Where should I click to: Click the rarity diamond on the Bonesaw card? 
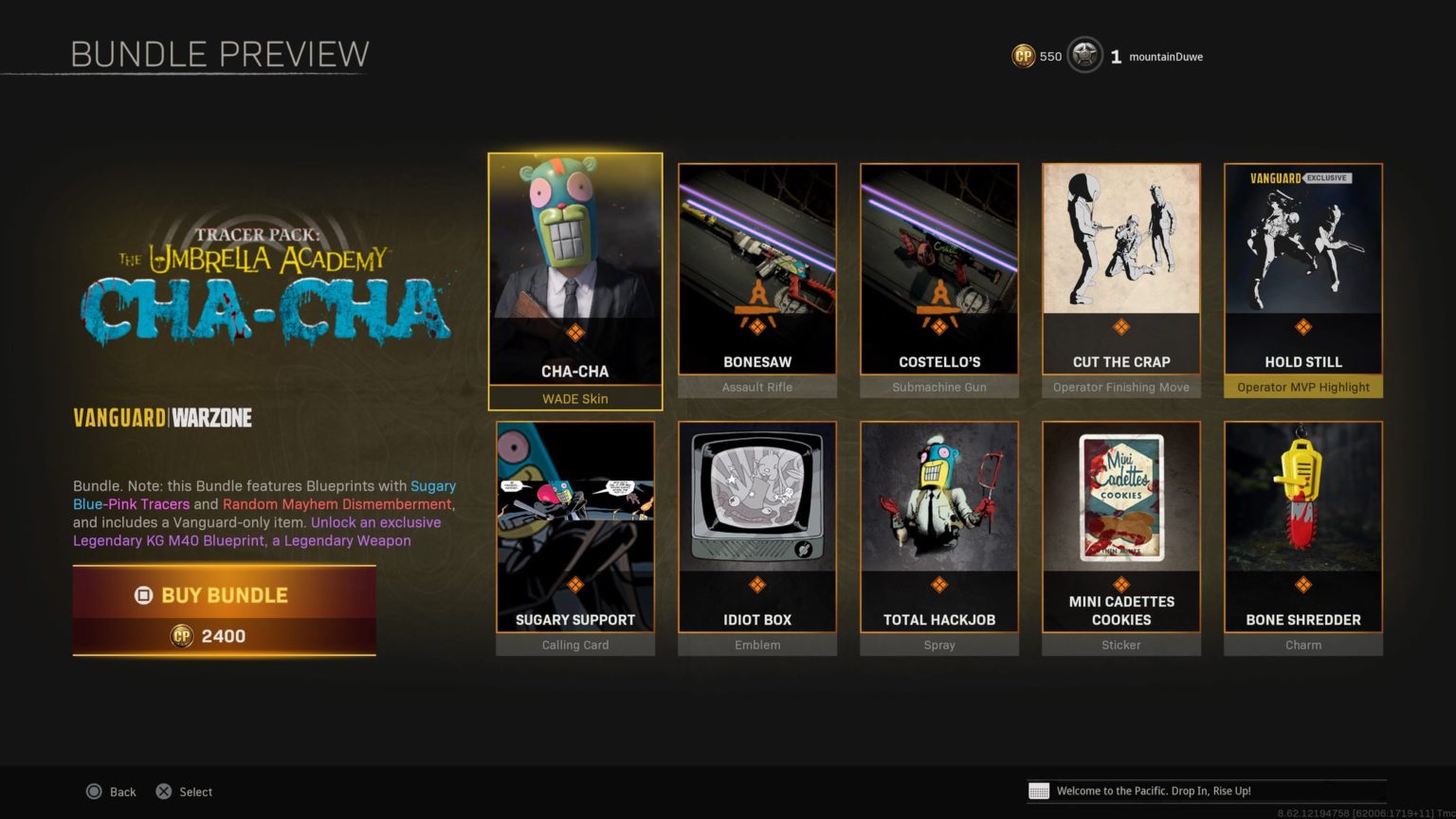click(756, 327)
